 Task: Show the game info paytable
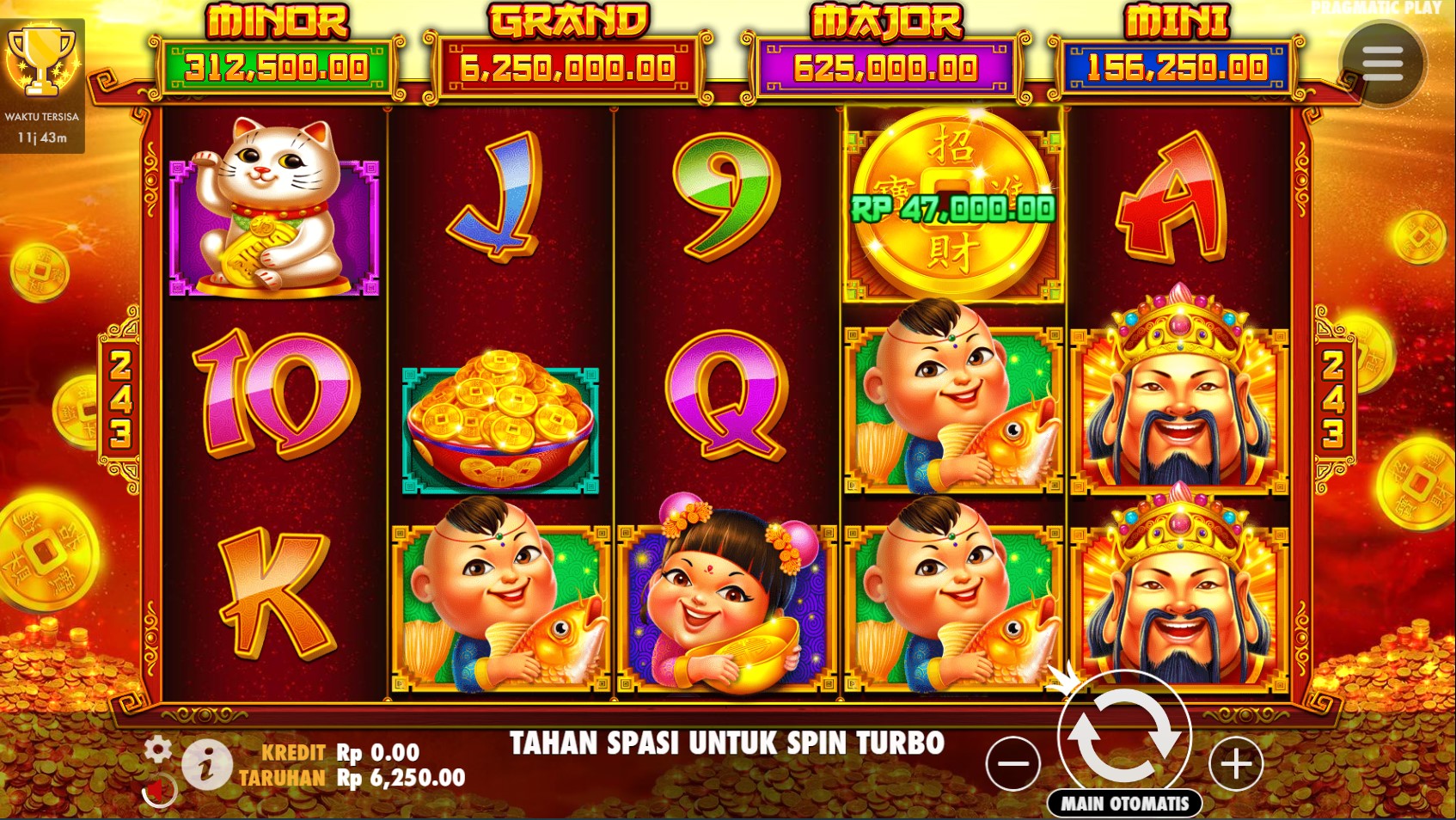pos(206,764)
